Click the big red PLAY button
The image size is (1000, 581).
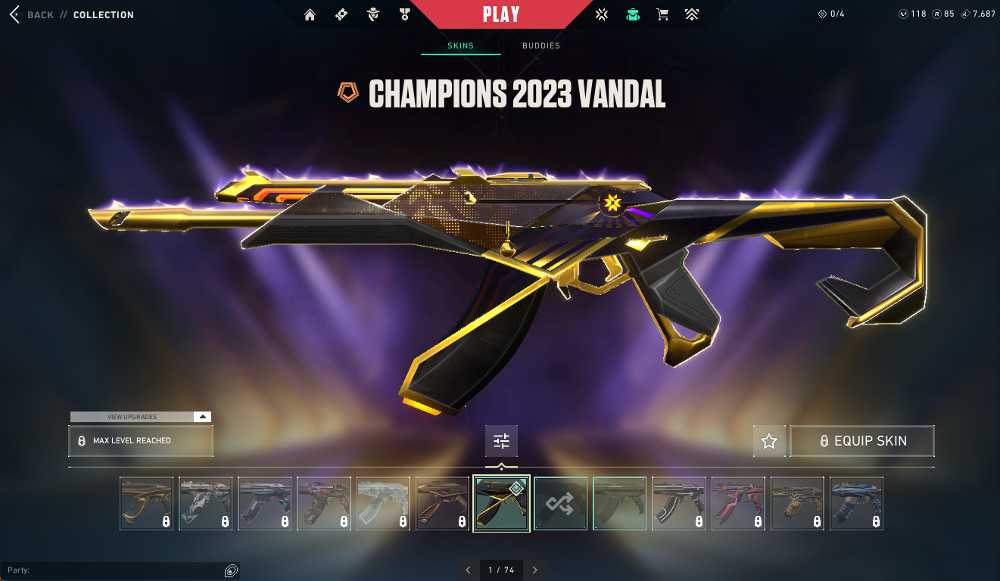pos(500,15)
